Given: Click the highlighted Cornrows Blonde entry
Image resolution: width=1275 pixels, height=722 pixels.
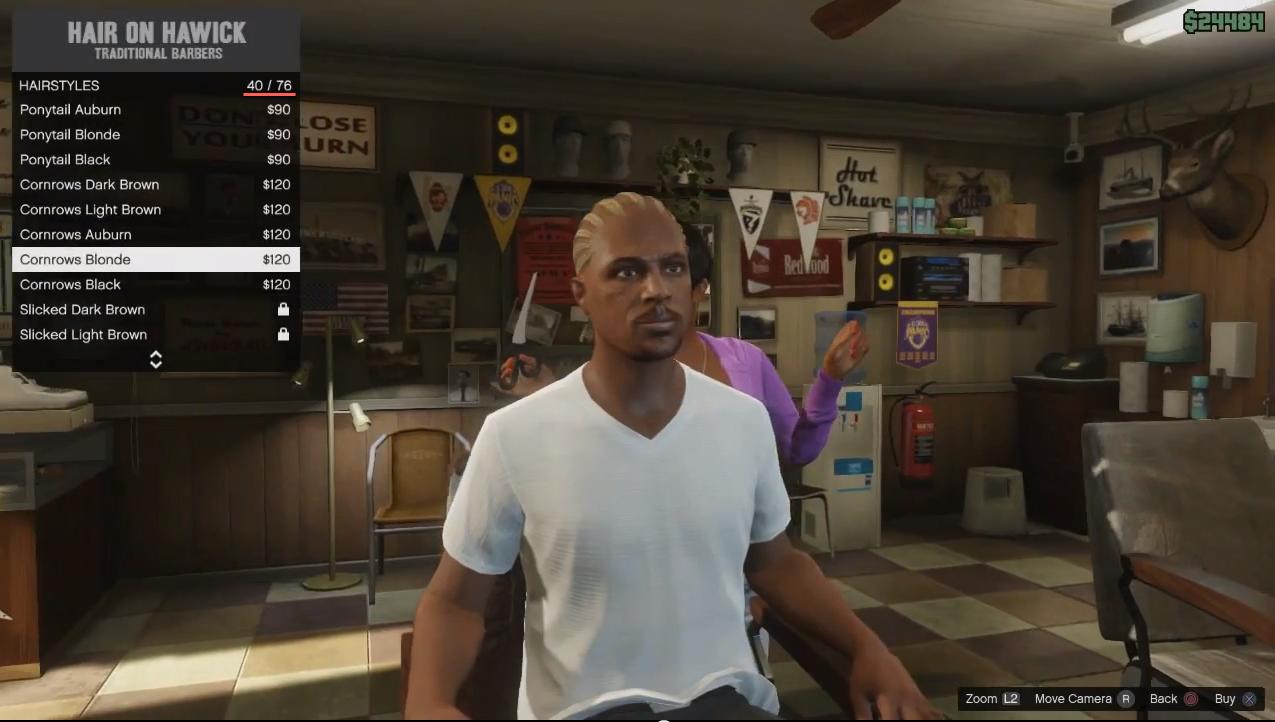Looking at the screenshot, I should point(155,260).
